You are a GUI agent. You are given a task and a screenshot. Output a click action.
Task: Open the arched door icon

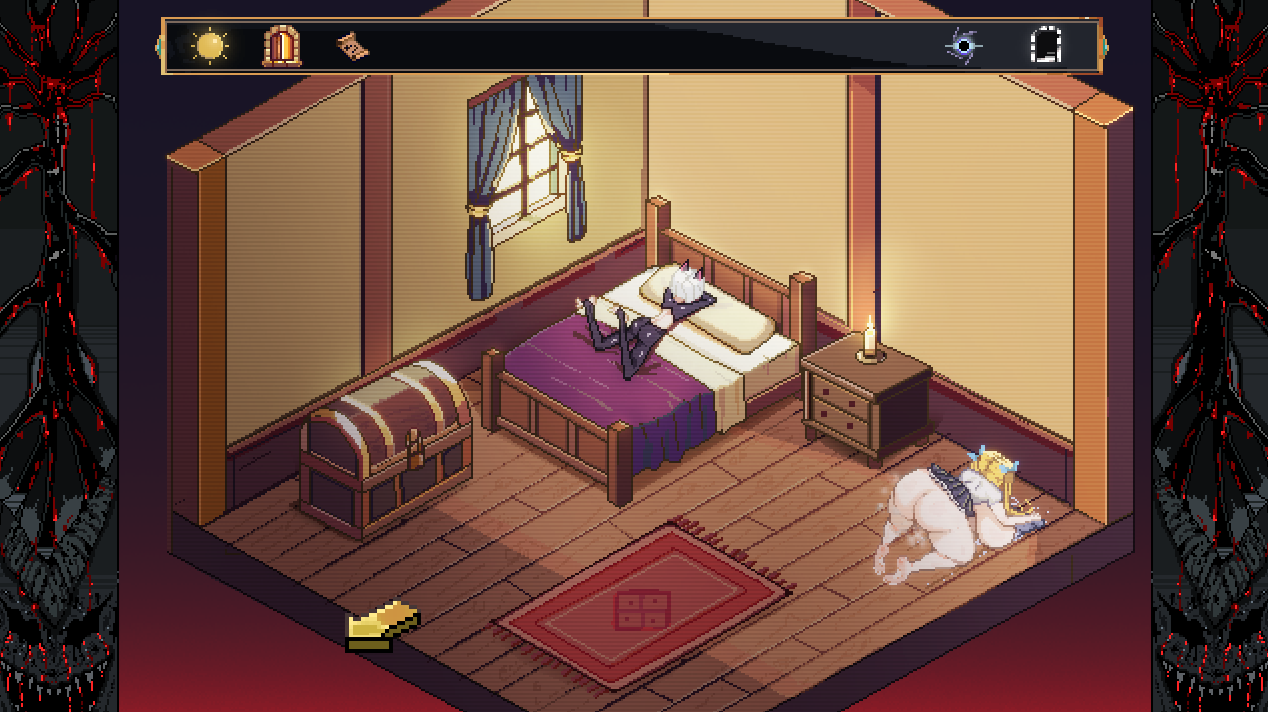click(x=281, y=46)
